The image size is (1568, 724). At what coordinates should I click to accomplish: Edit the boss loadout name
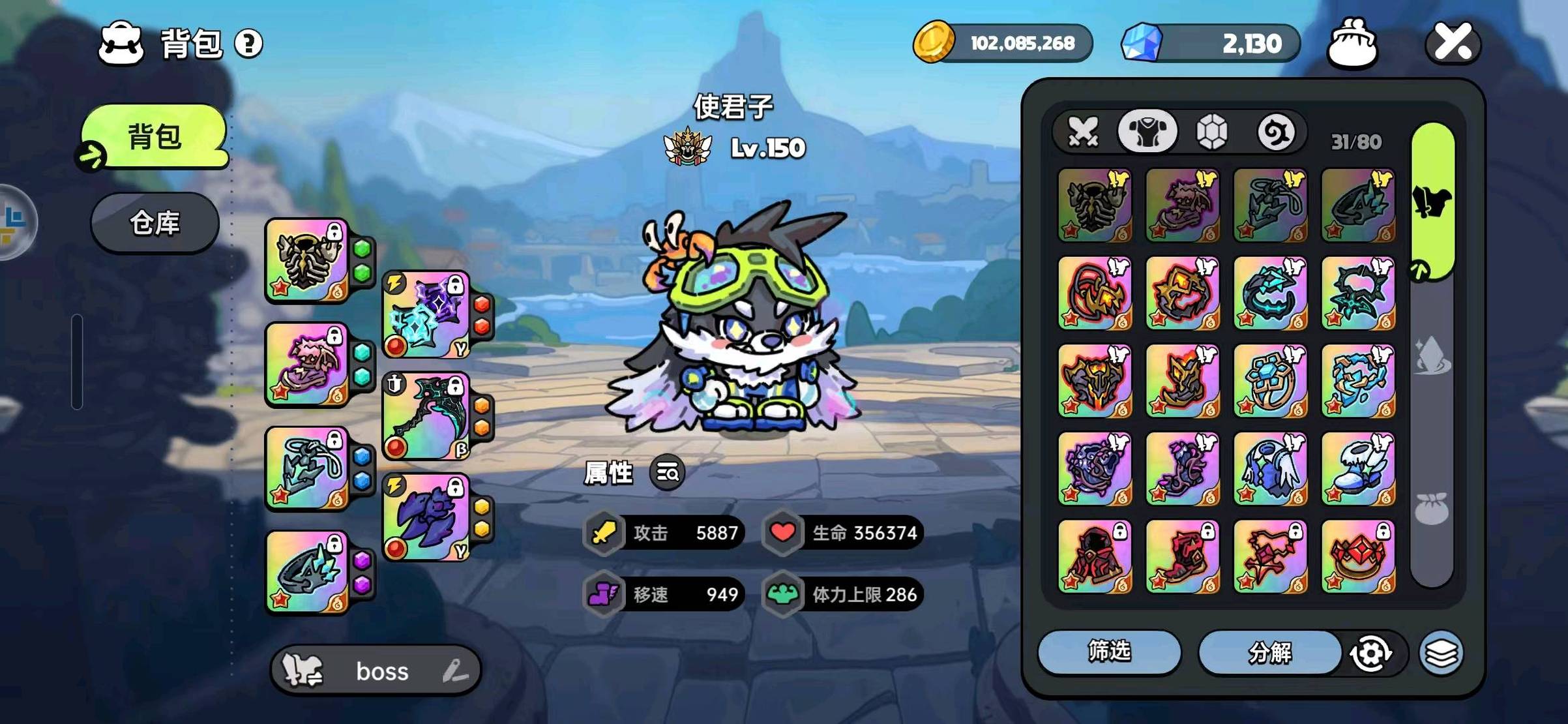pyautogui.click(x=455, y=671)
